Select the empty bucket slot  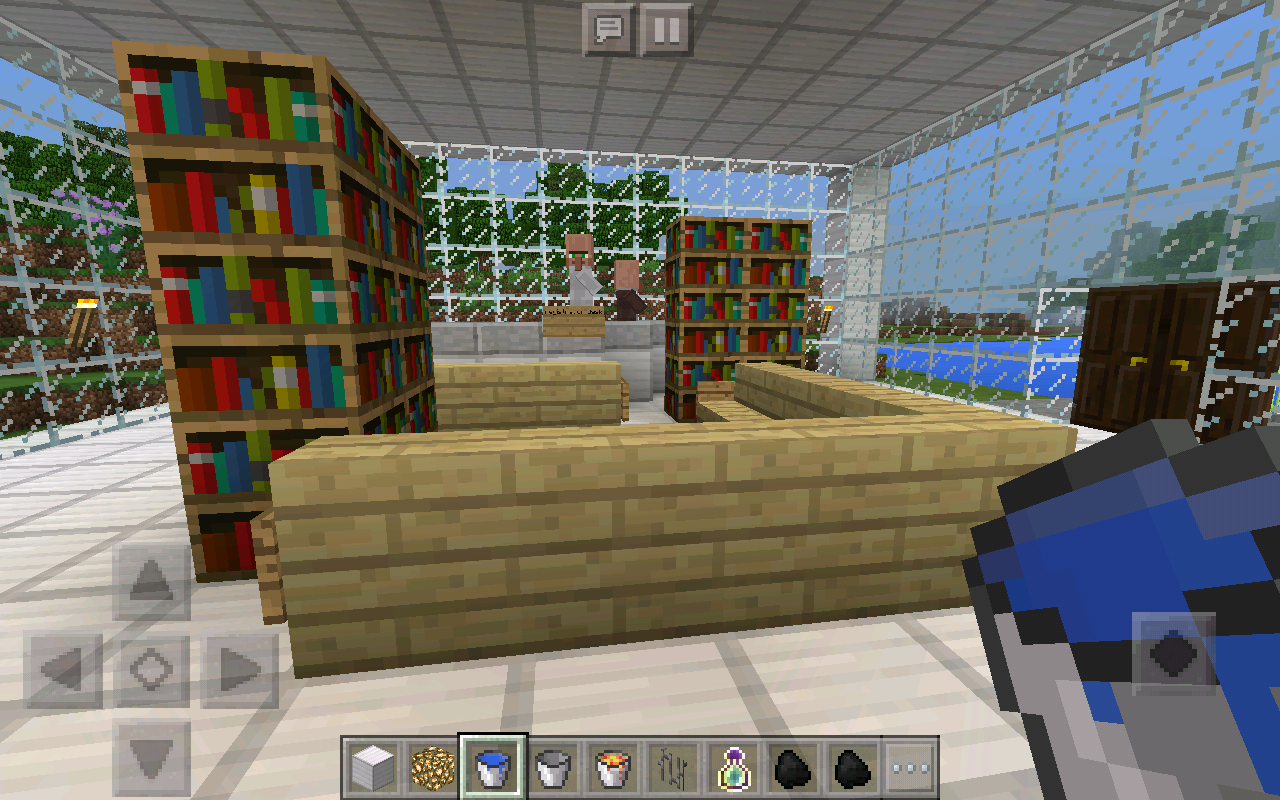point(552,768)
